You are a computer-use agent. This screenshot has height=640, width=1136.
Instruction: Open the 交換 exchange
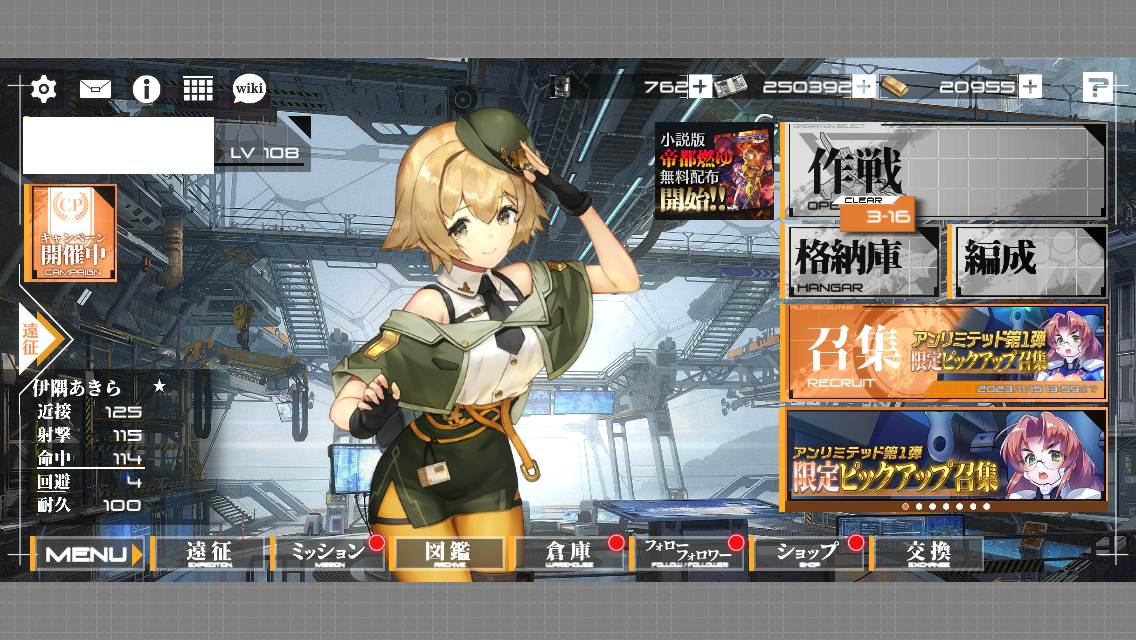[927, 554]
